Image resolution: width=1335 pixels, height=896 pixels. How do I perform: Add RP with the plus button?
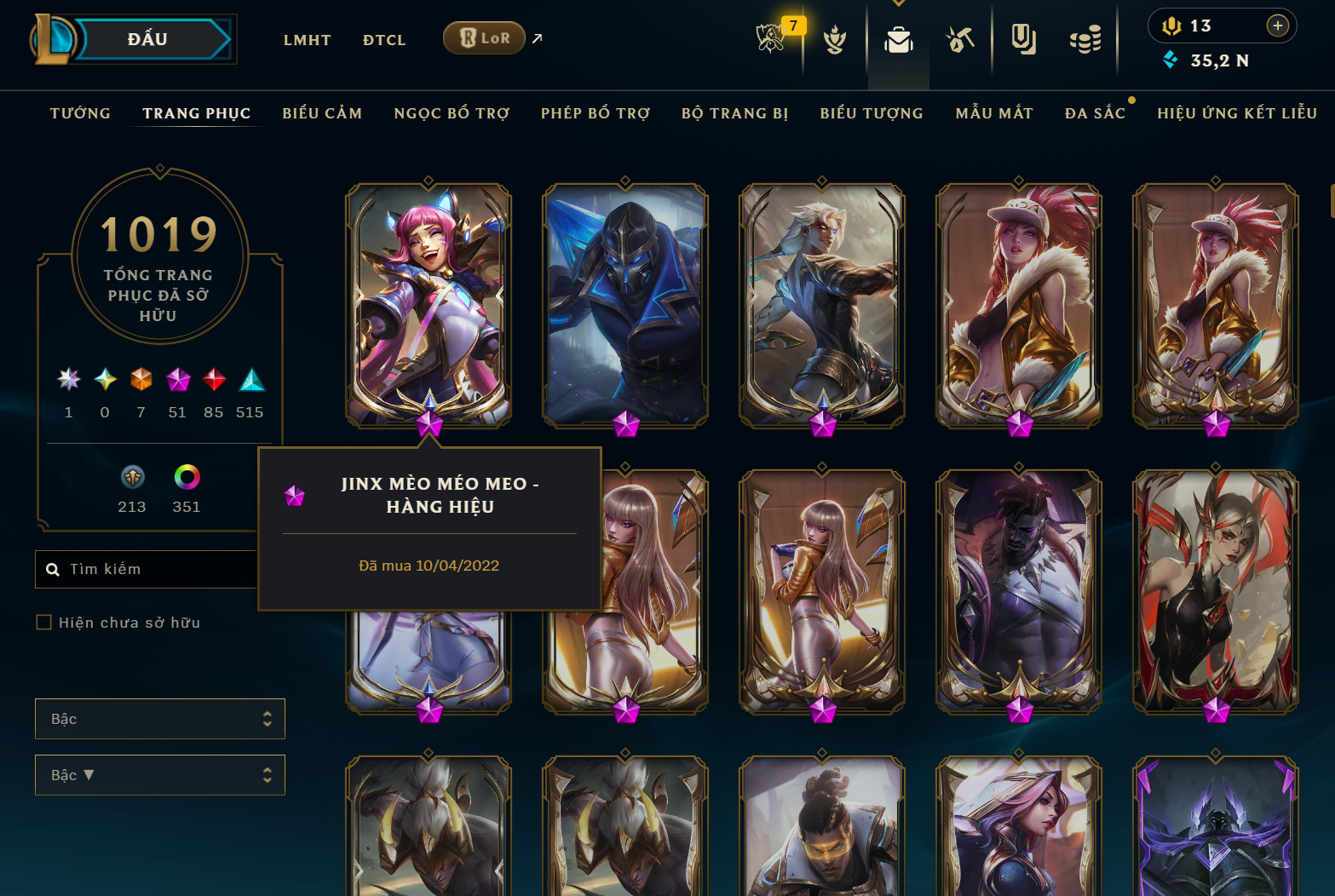tap(1277, 26)
